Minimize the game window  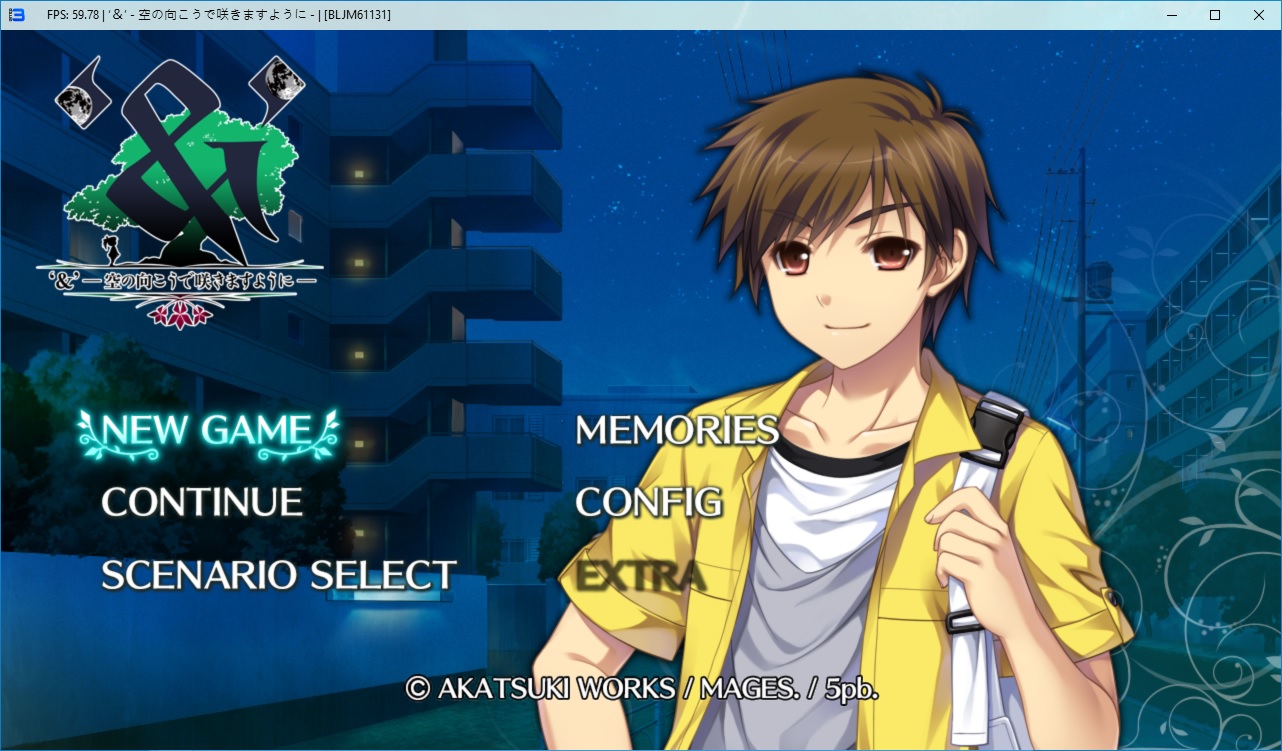1170,15
